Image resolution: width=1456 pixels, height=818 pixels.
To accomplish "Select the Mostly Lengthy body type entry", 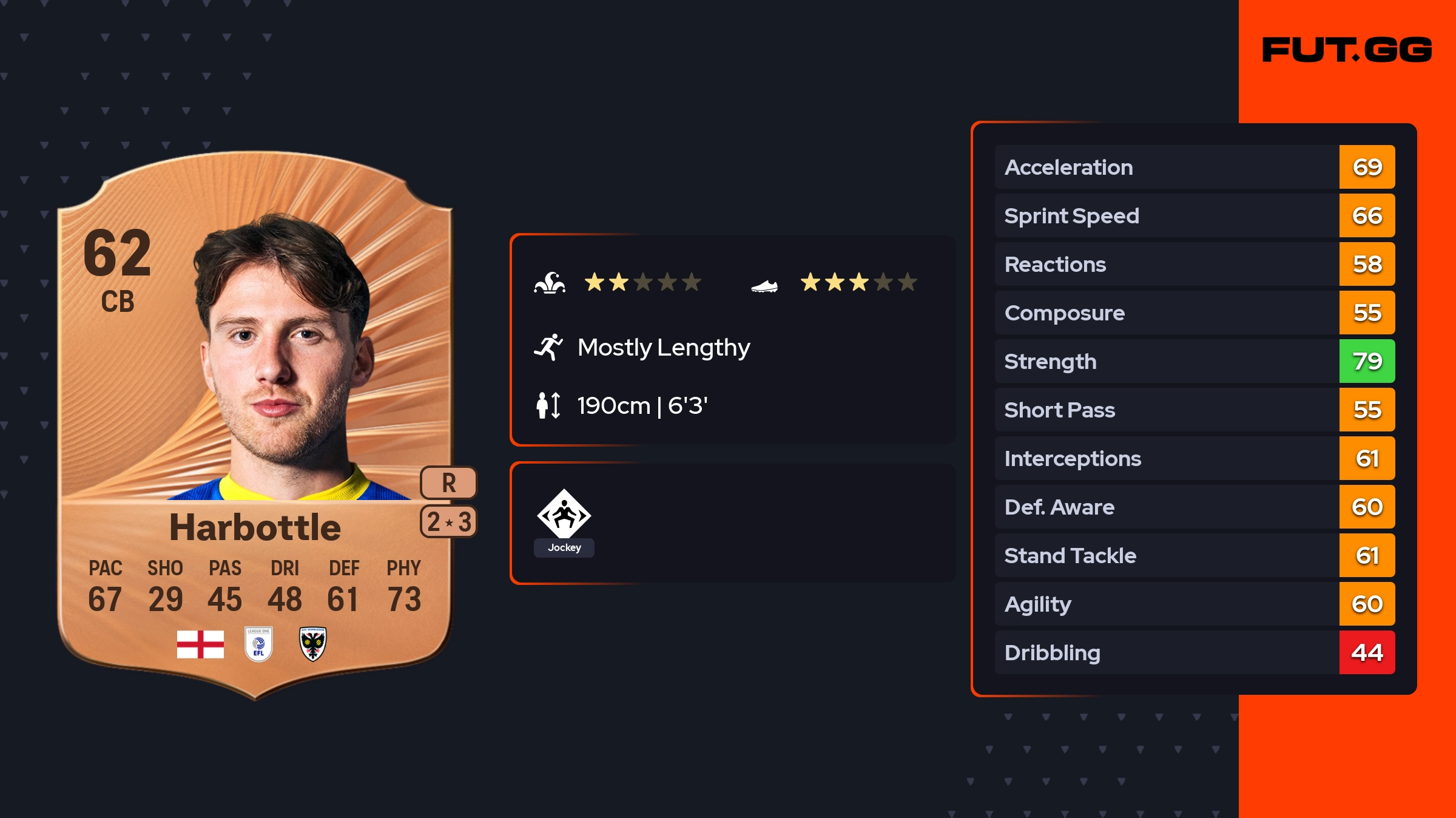I will pyautogui.click(x=662, y=348).
